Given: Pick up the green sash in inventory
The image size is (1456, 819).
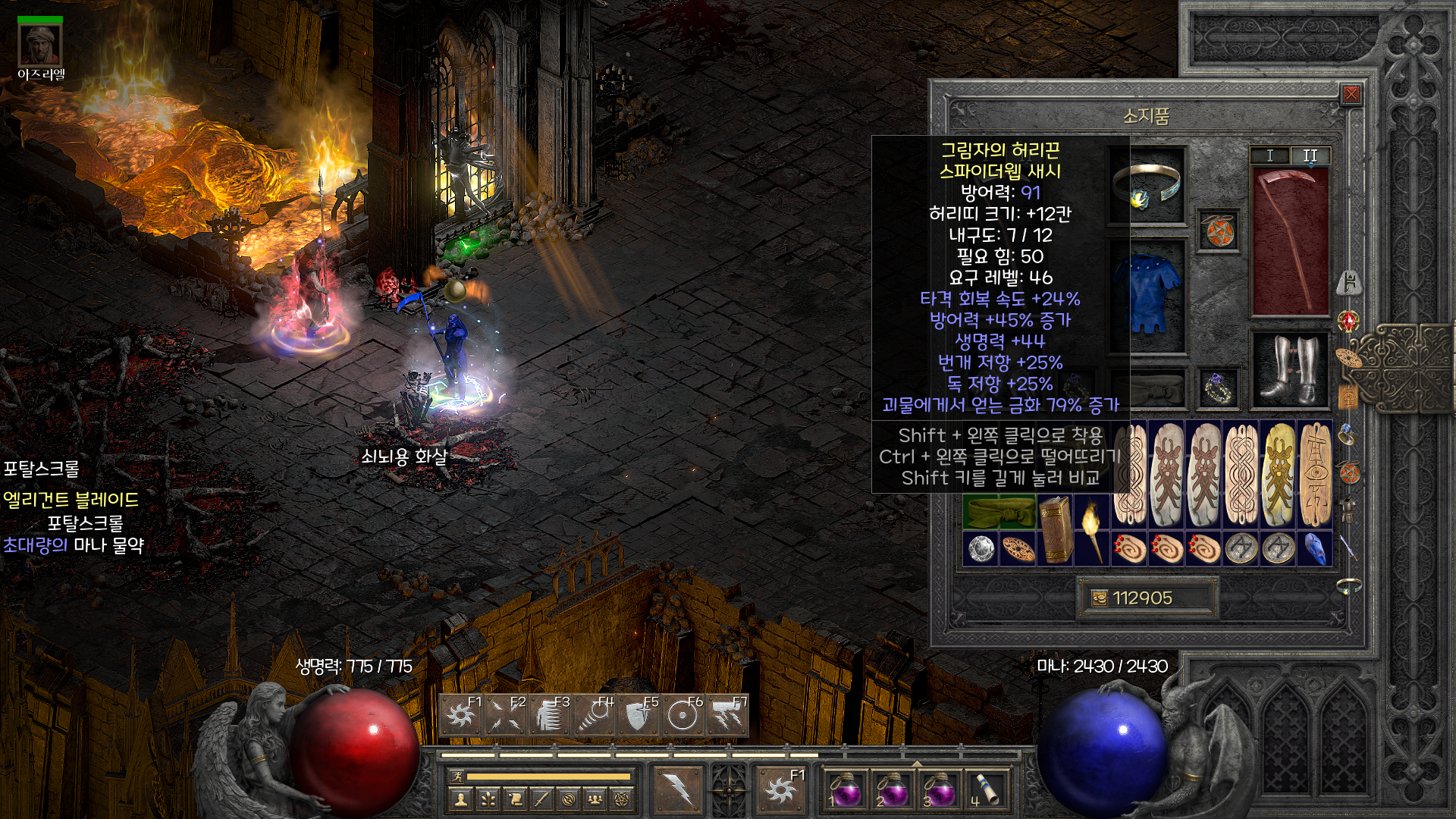Looking at the screenshot, I should (x=999, y=512).
